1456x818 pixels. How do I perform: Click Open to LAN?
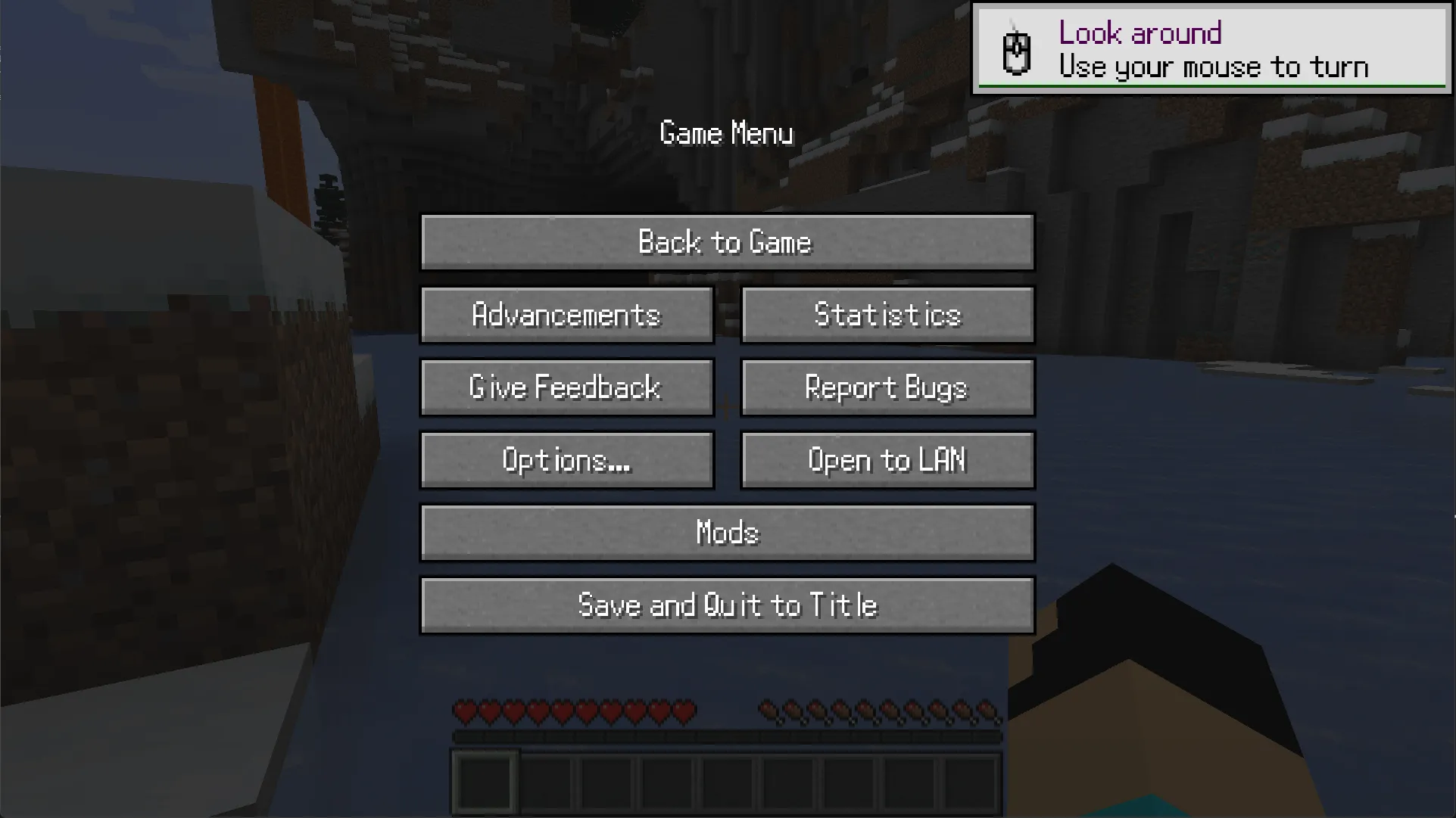(887, 459)
